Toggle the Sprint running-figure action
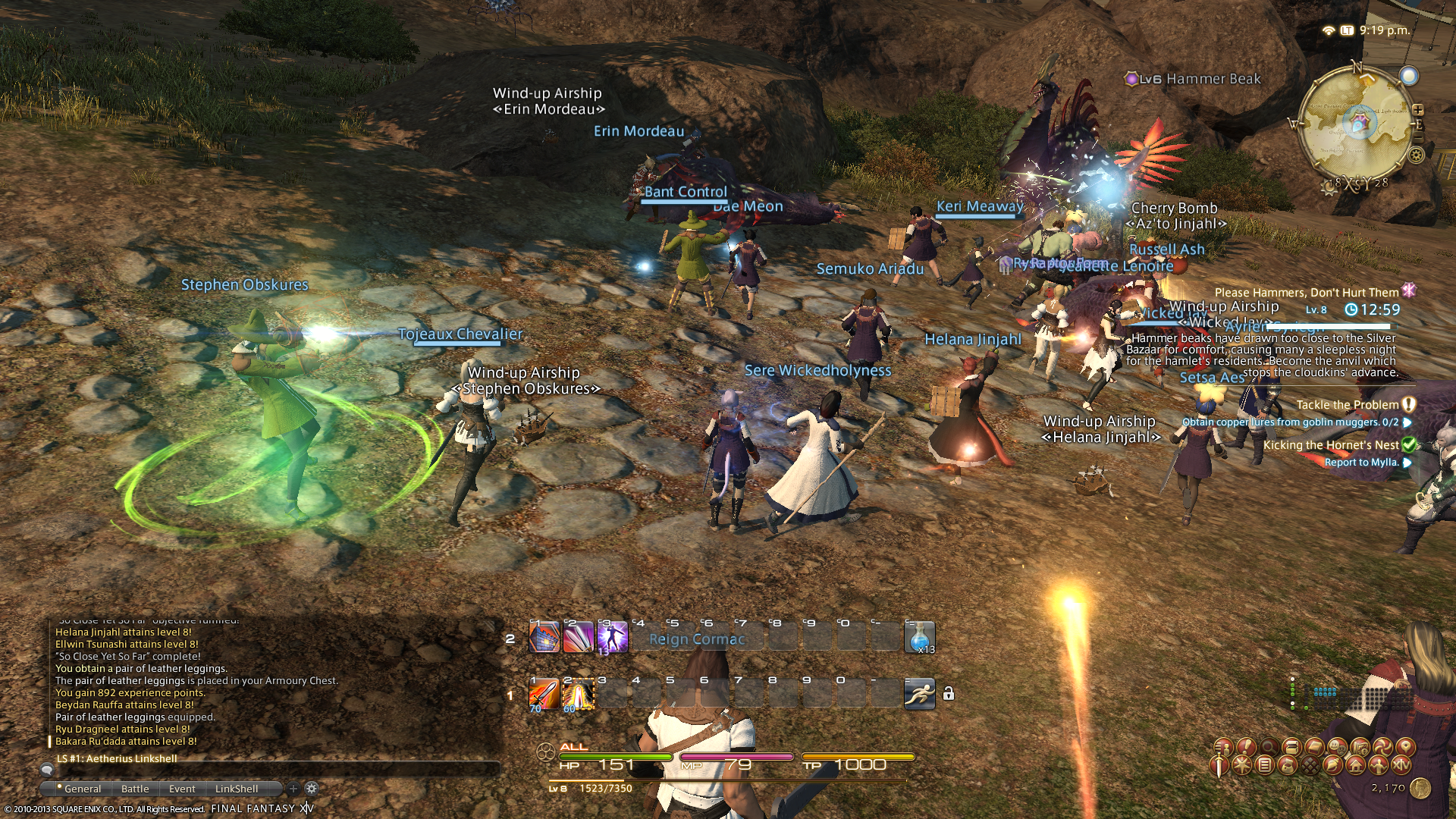 point(919,694)
